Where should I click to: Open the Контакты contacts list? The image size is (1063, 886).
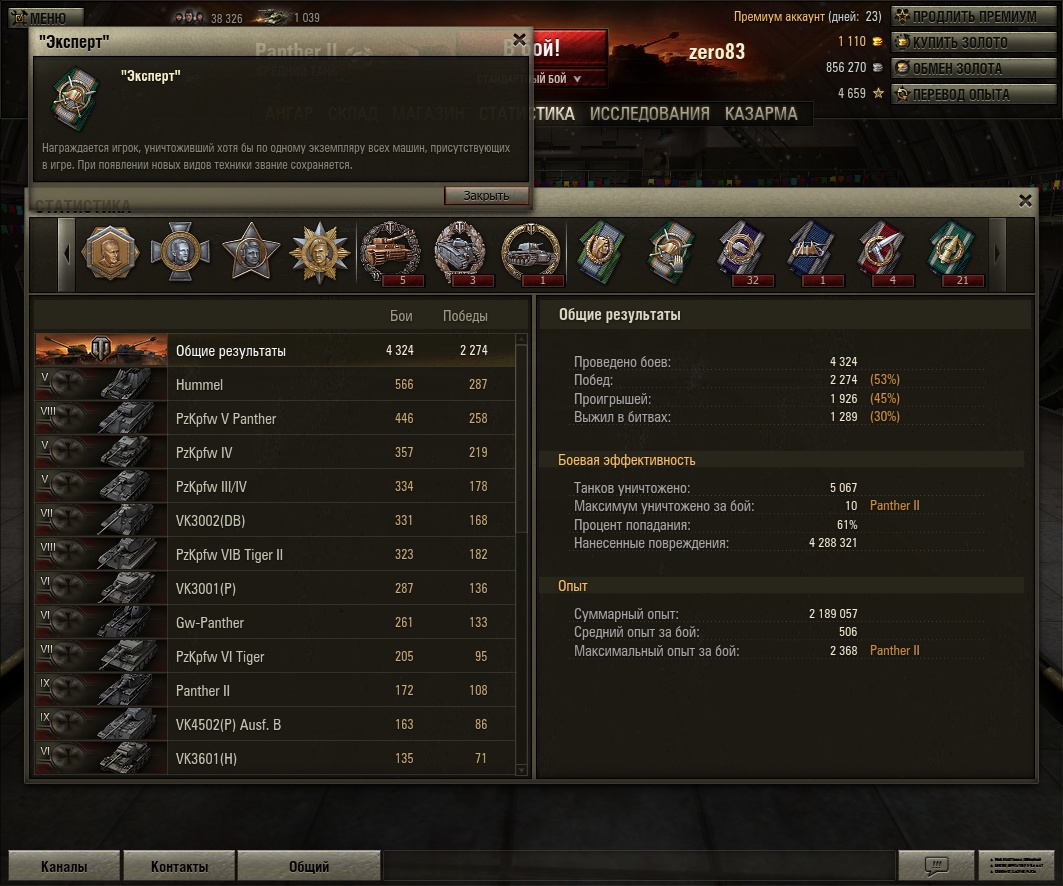coord(180,867)
